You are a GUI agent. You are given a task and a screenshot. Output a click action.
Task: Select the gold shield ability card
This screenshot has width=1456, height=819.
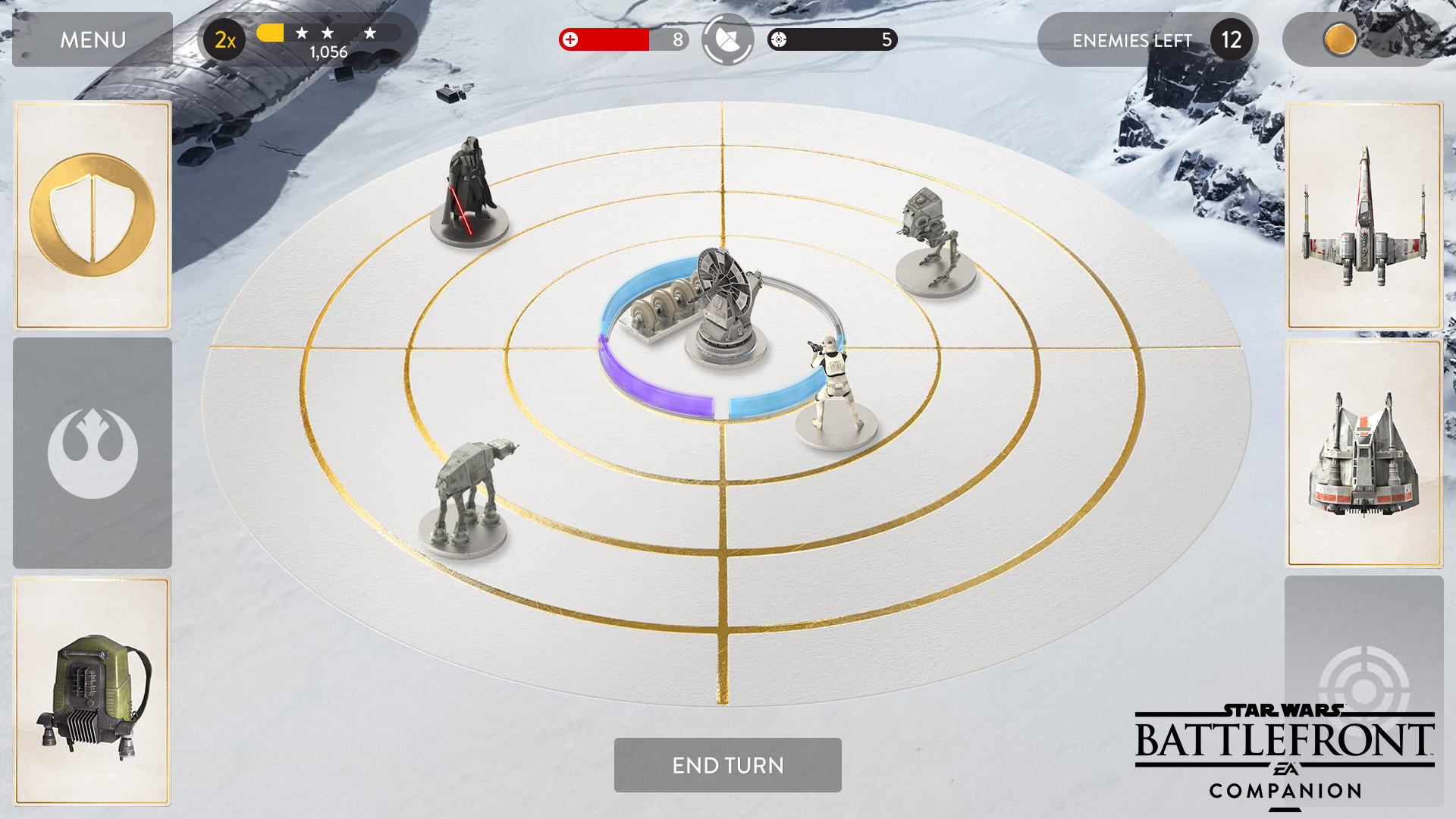92,215
